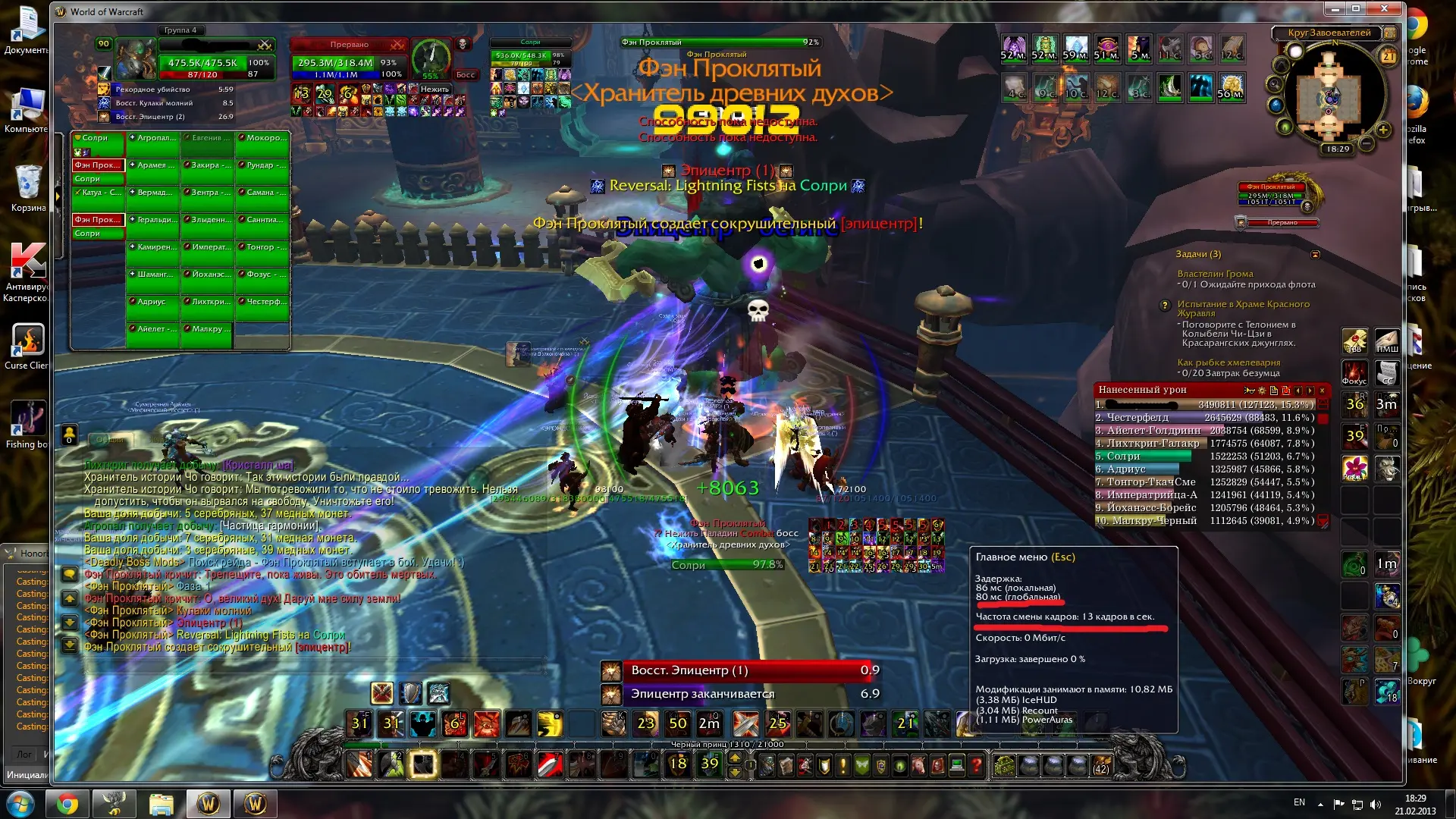Open the red question mark help button

[x=977, y=766]
